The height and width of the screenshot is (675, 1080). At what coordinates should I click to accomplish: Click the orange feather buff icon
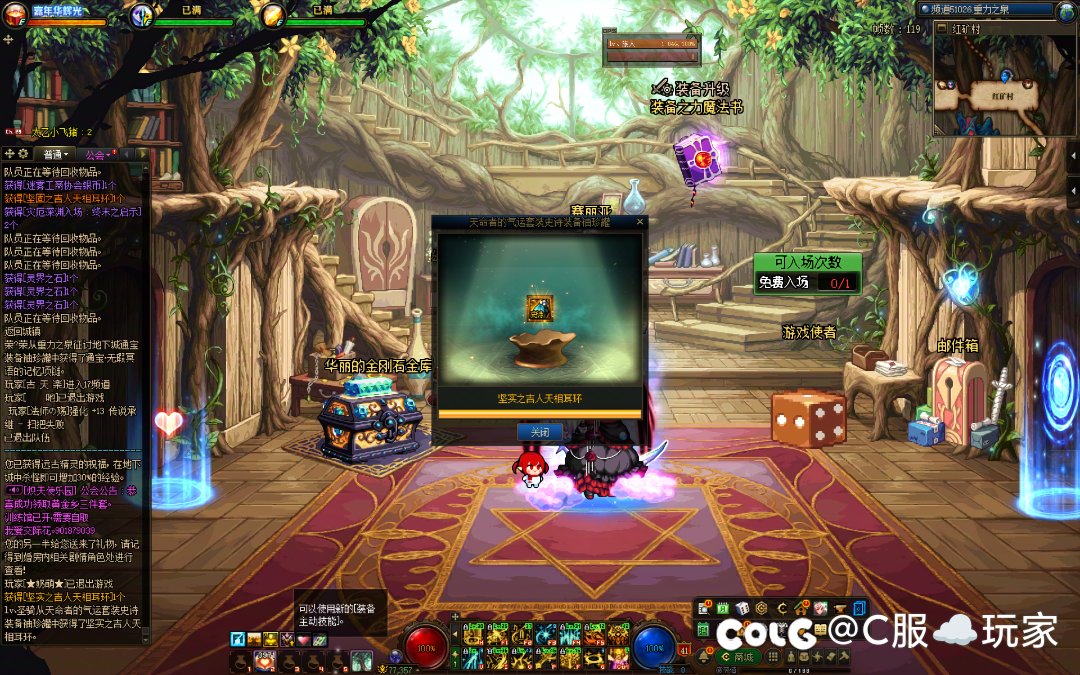273,15
